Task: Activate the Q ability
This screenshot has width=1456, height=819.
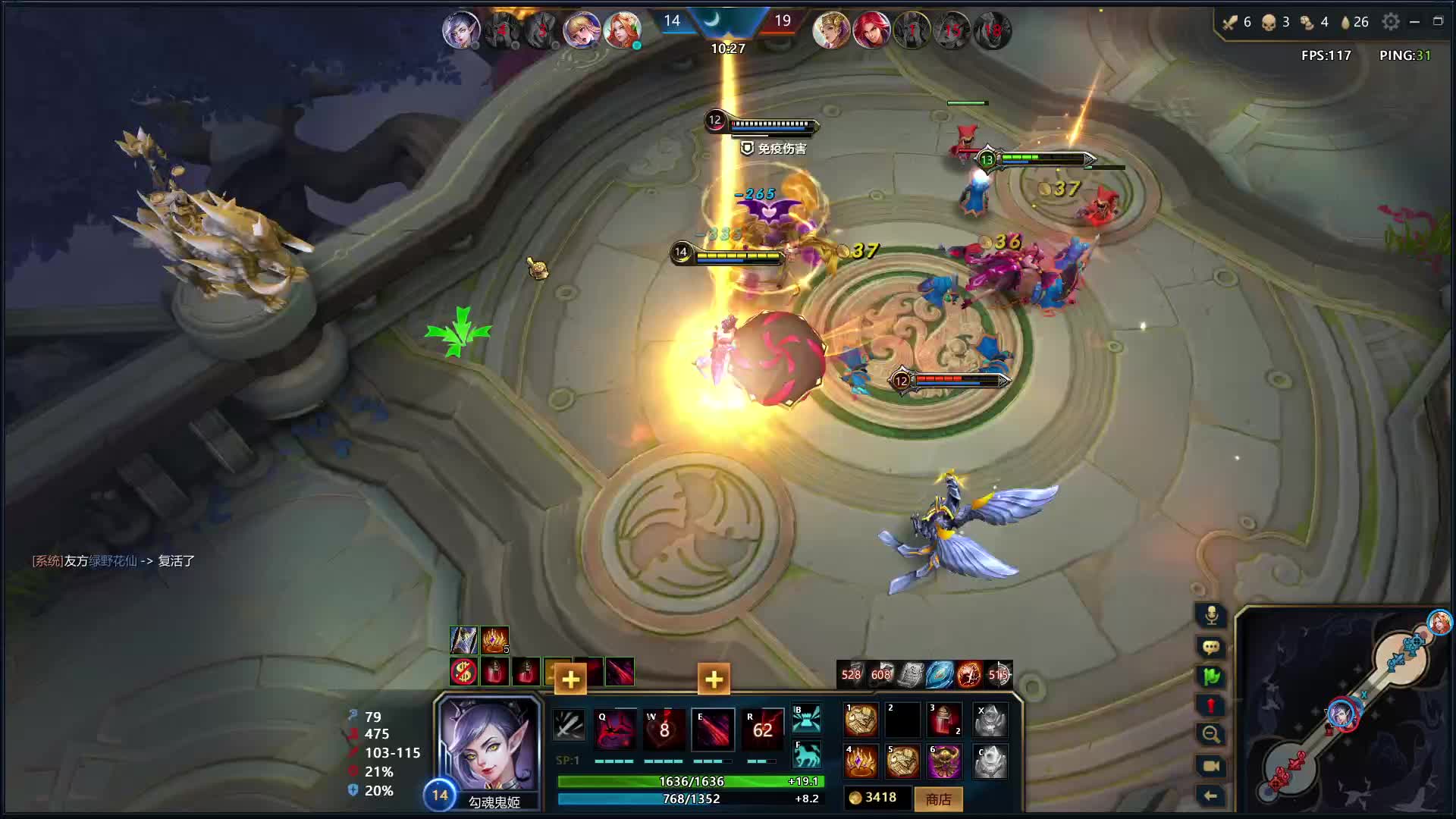Action: tap(615, 729)
